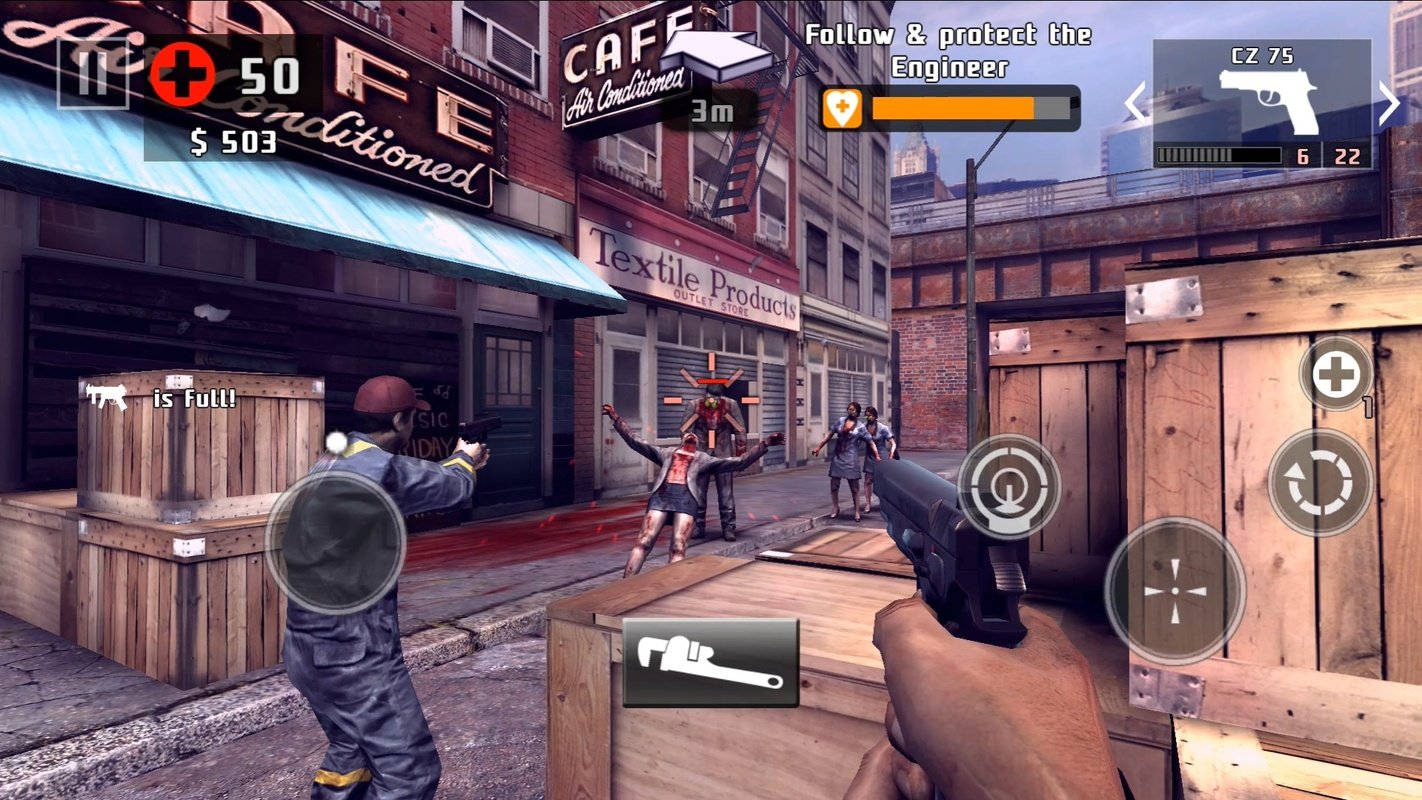Use the medkit heal button
The height and width of the screenshot is (800, 1422).
tap(1336, 375)
